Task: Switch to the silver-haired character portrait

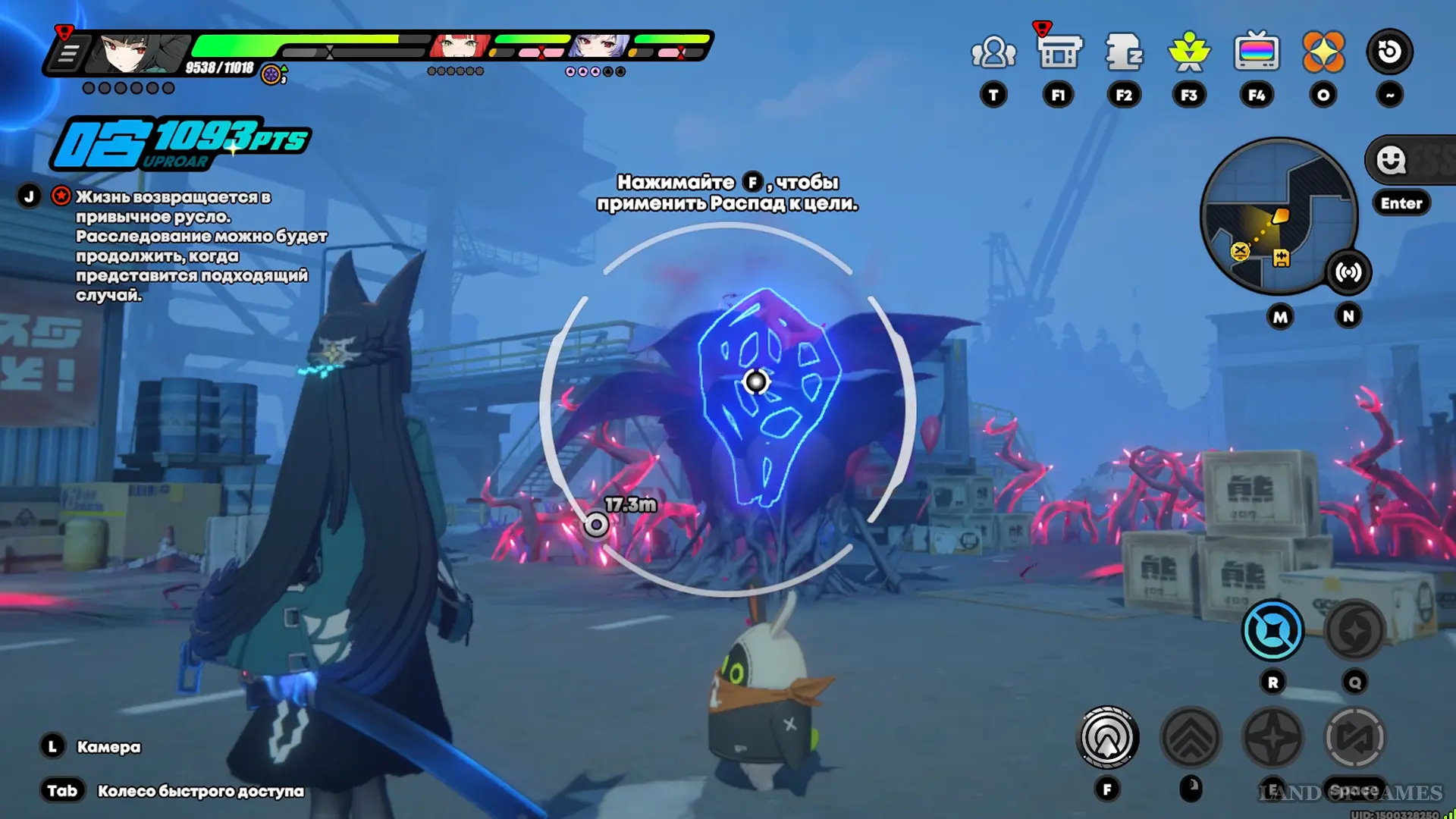Action: pyautogui.click(x=599, y=47)
